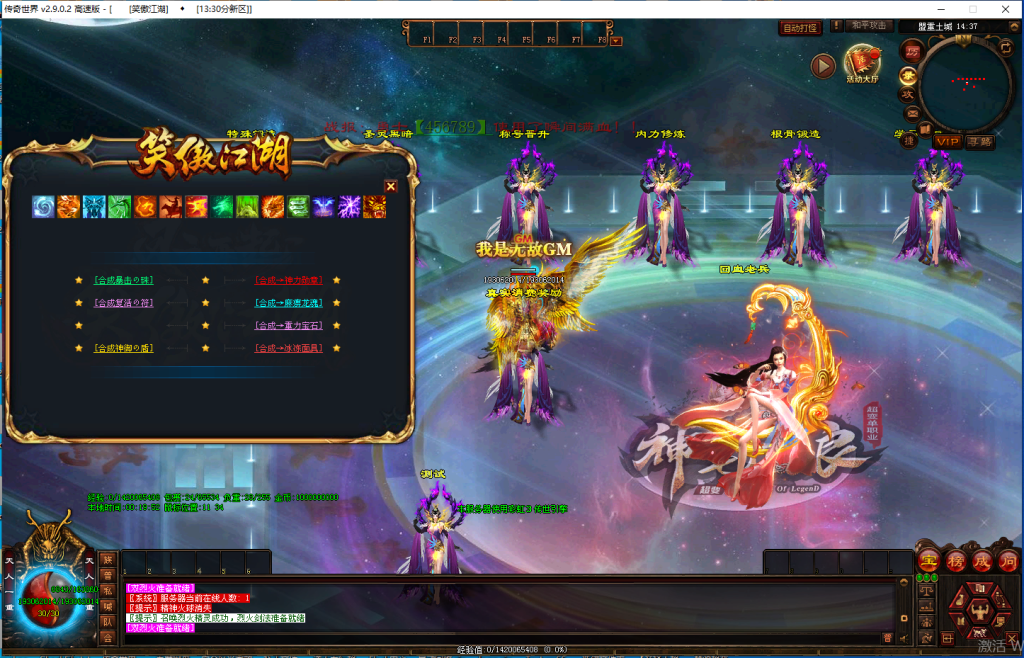Close the 笑傲江湖 crafting panel
This screenshot has width=1024, height=658.
coord(391,186)
